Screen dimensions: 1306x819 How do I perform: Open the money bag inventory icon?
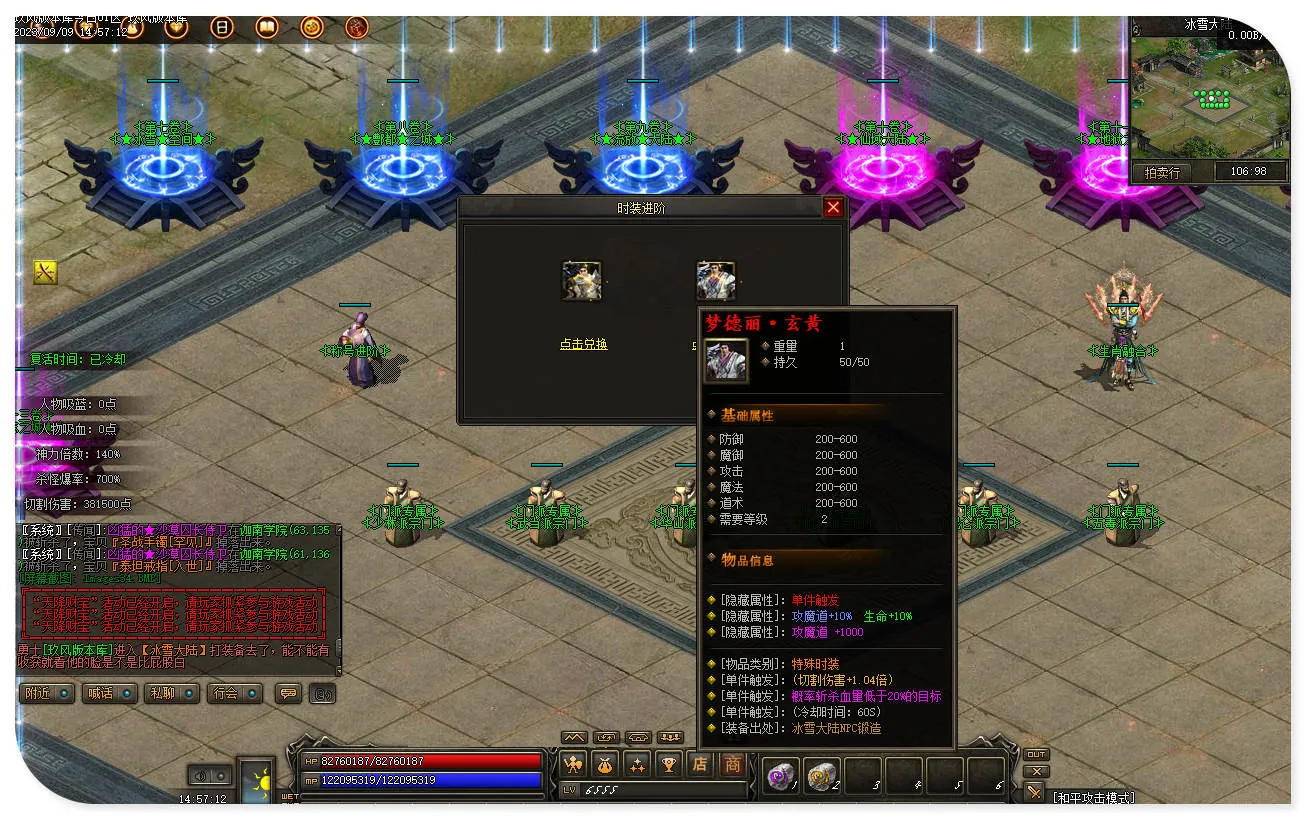point(605,765)
